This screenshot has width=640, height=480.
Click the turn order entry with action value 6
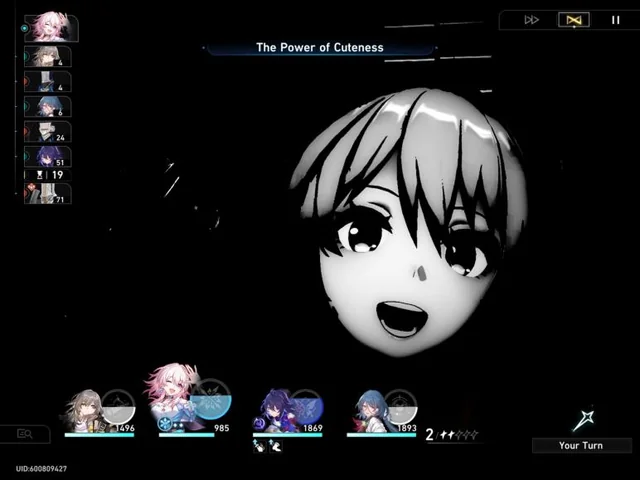(48, 107)
